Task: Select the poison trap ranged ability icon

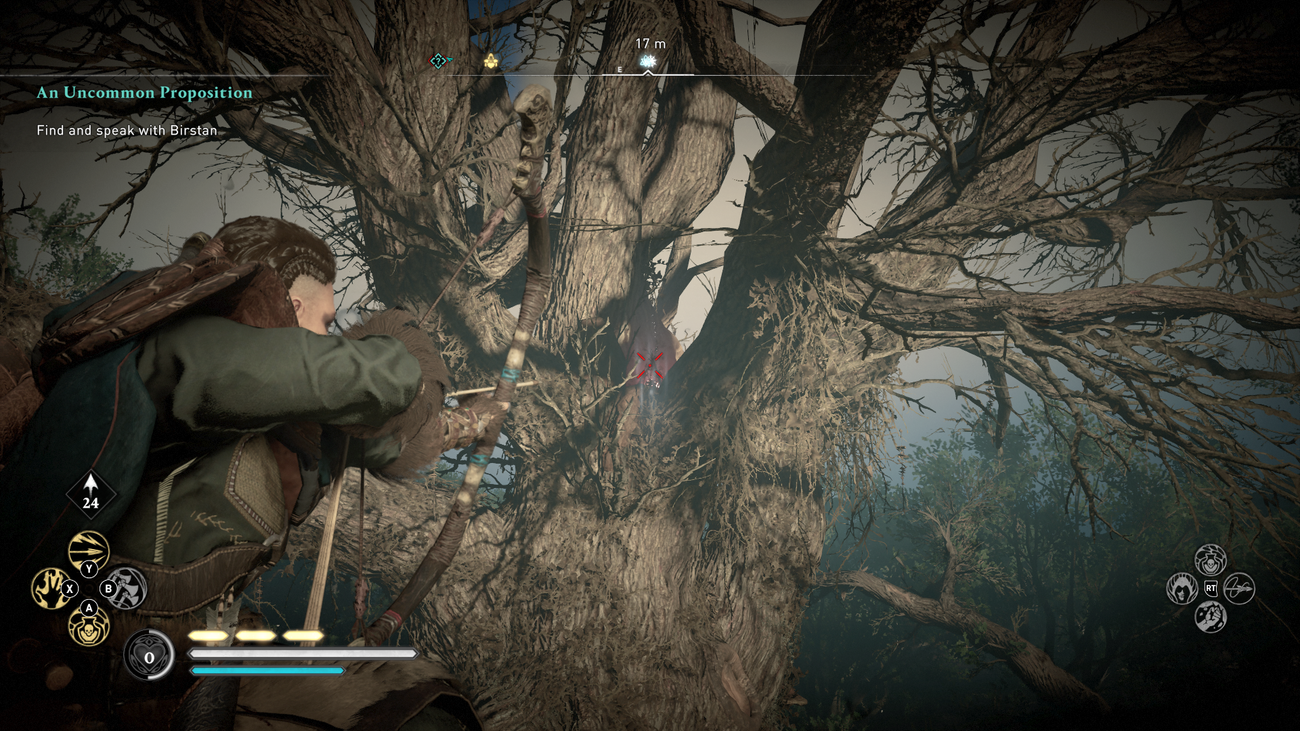Action: (1210, 558)
